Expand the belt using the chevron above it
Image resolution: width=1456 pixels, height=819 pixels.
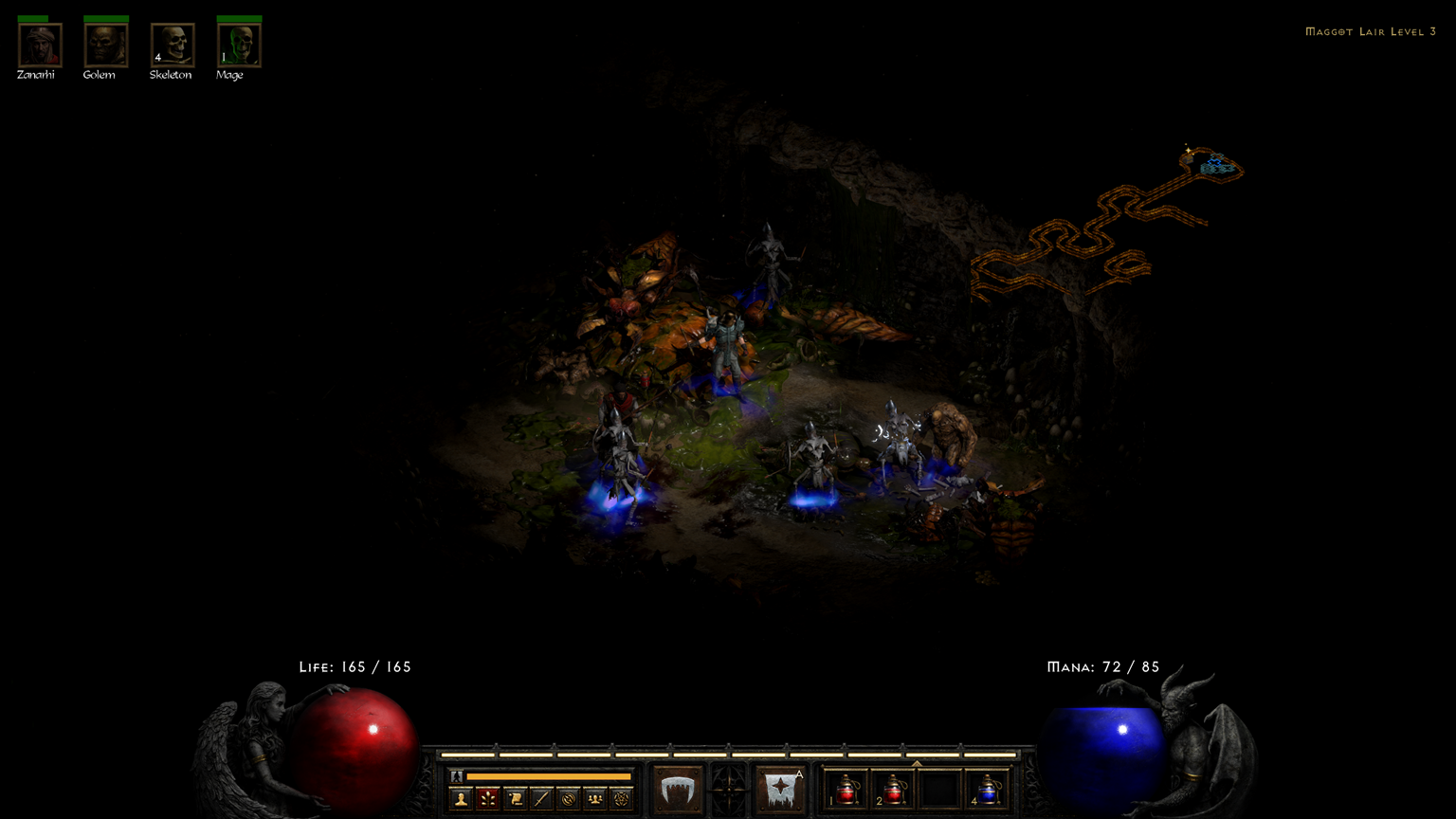(916, 761)
